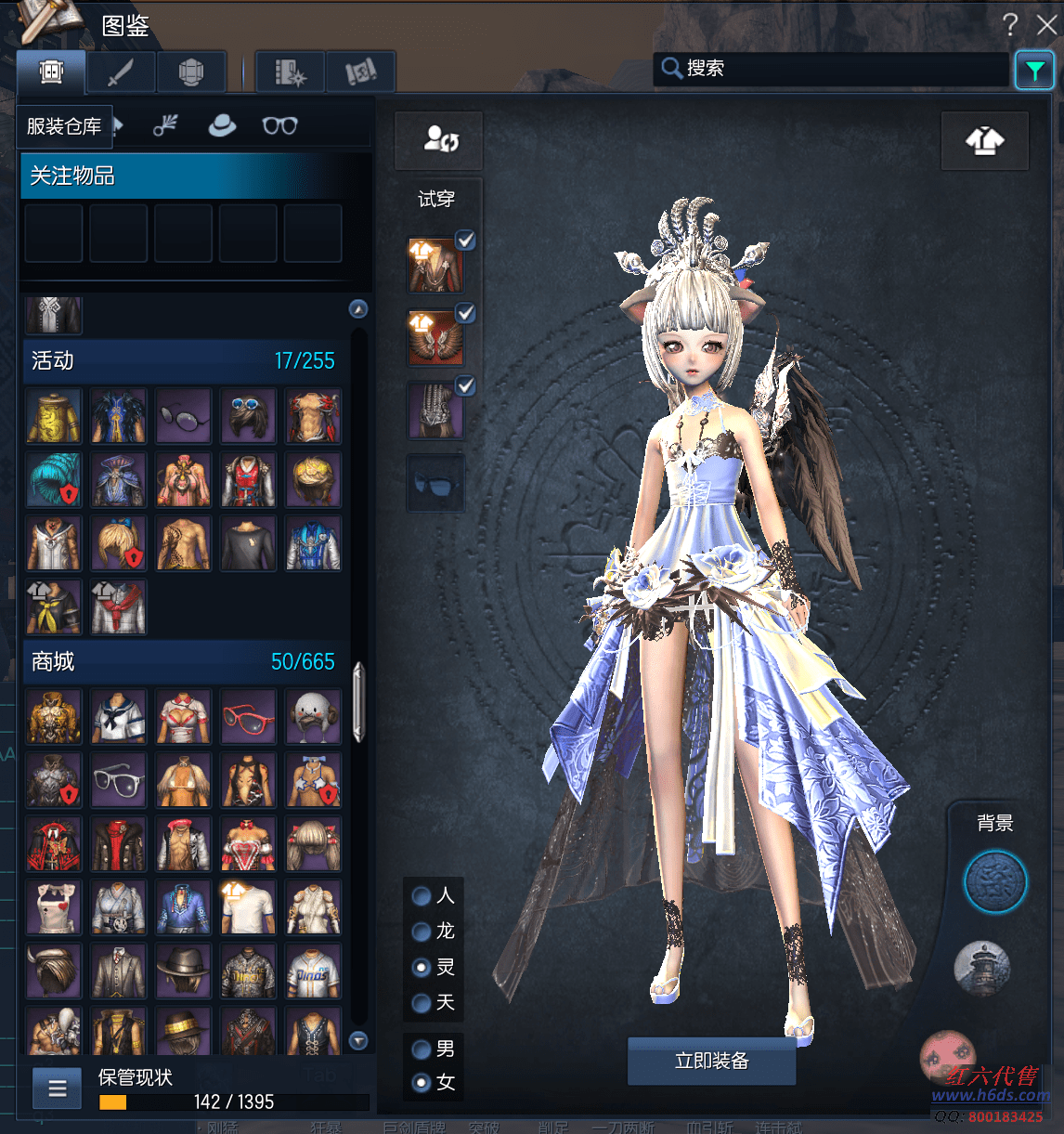Pick the blue circular background swatch
Viewport: 1064px width, 1134px height.
tap(994, 881)
